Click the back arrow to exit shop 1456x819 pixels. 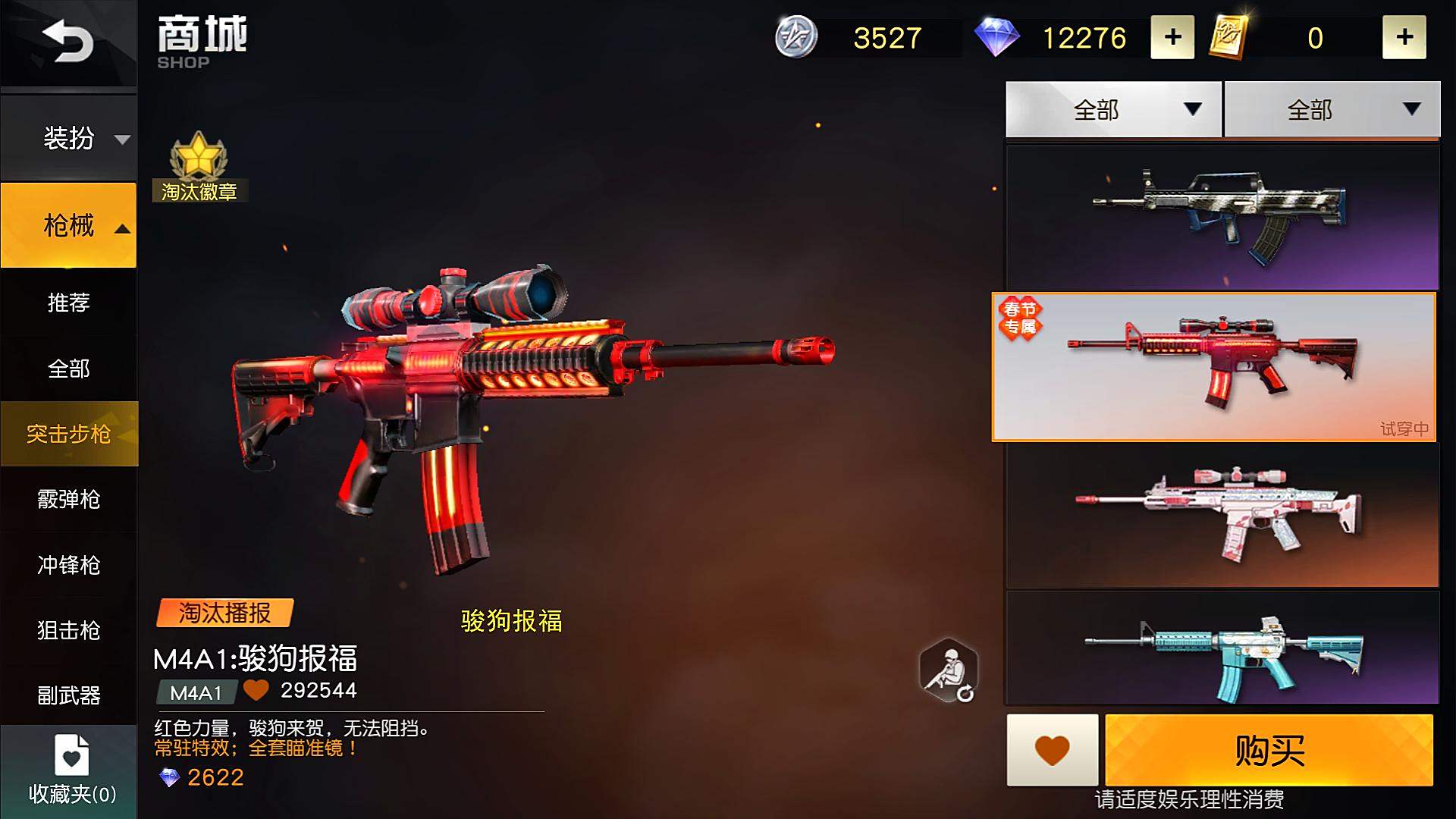point(68,42)
